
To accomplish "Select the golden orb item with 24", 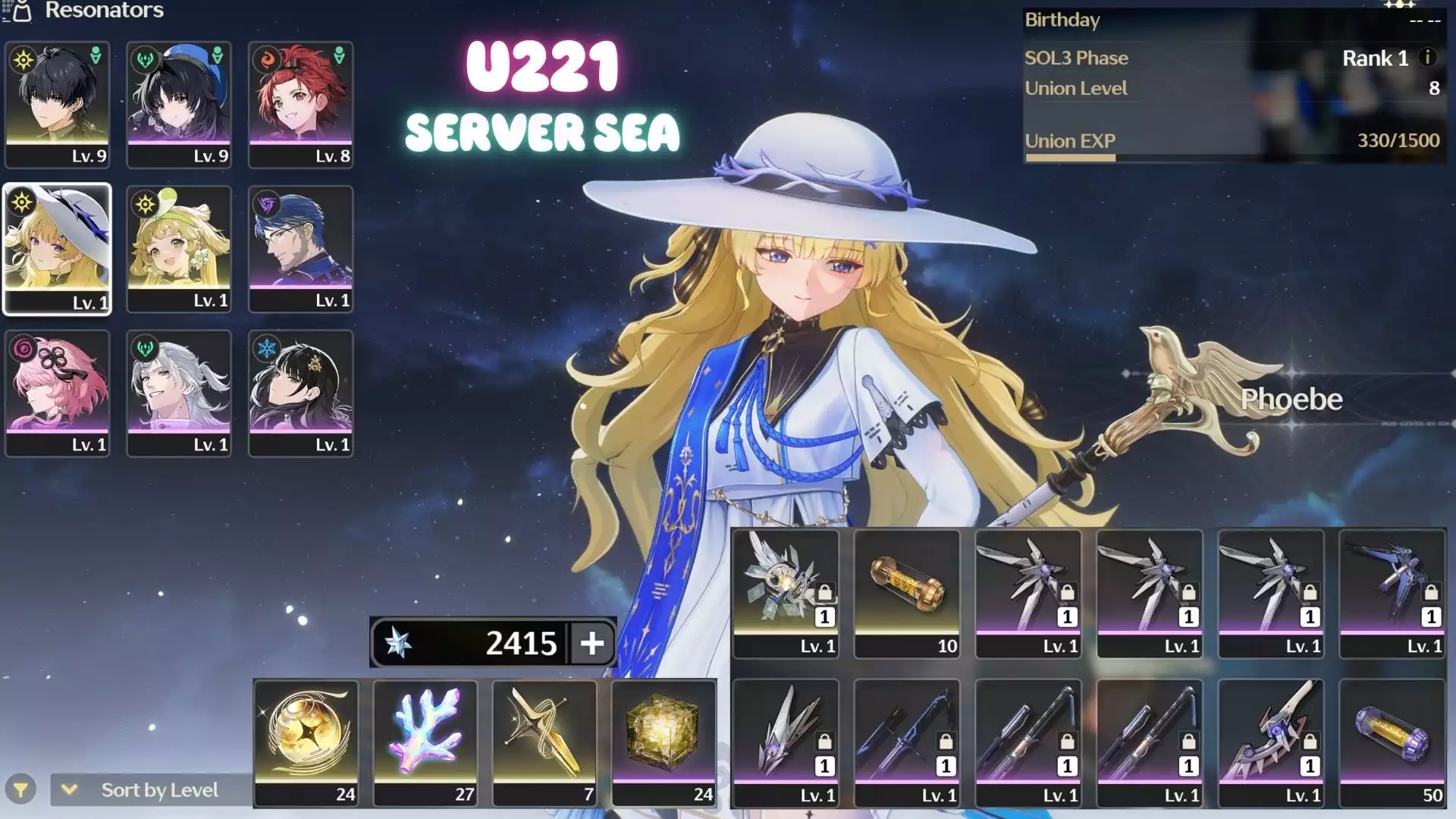I will pyautogui.click(x=306, y=742).
